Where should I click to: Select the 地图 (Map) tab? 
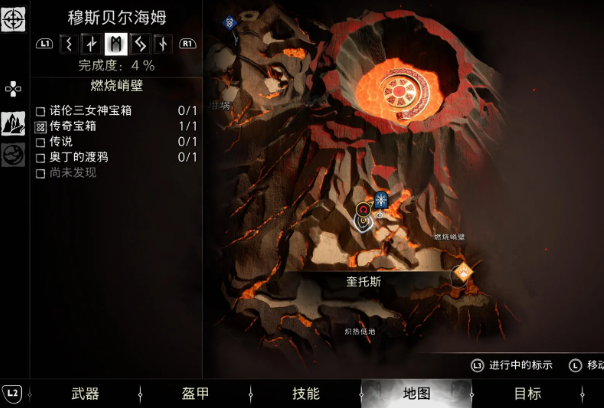[x=415, y=393]
